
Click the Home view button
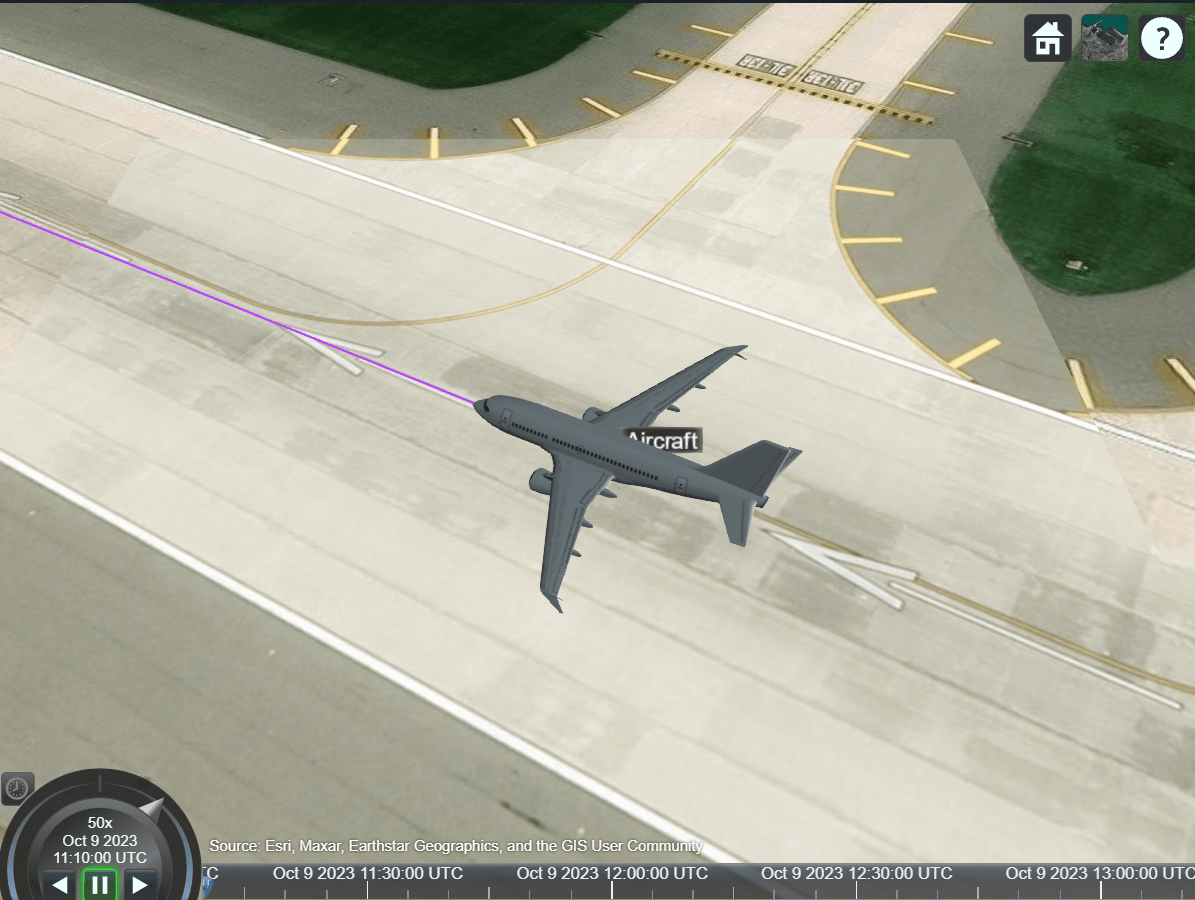point(1047,39)
